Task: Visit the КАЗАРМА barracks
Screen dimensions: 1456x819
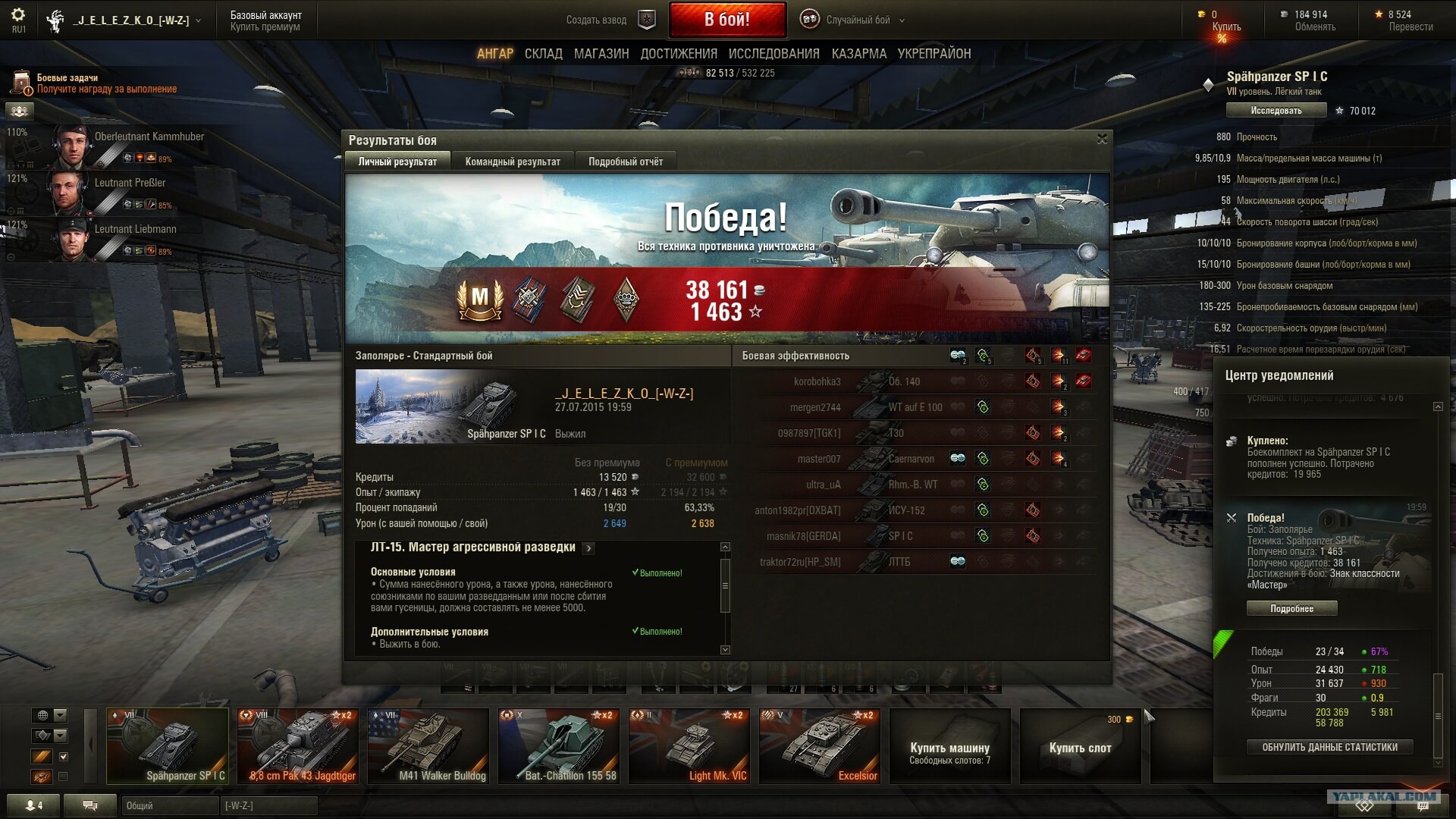Action: pos(858,54)
